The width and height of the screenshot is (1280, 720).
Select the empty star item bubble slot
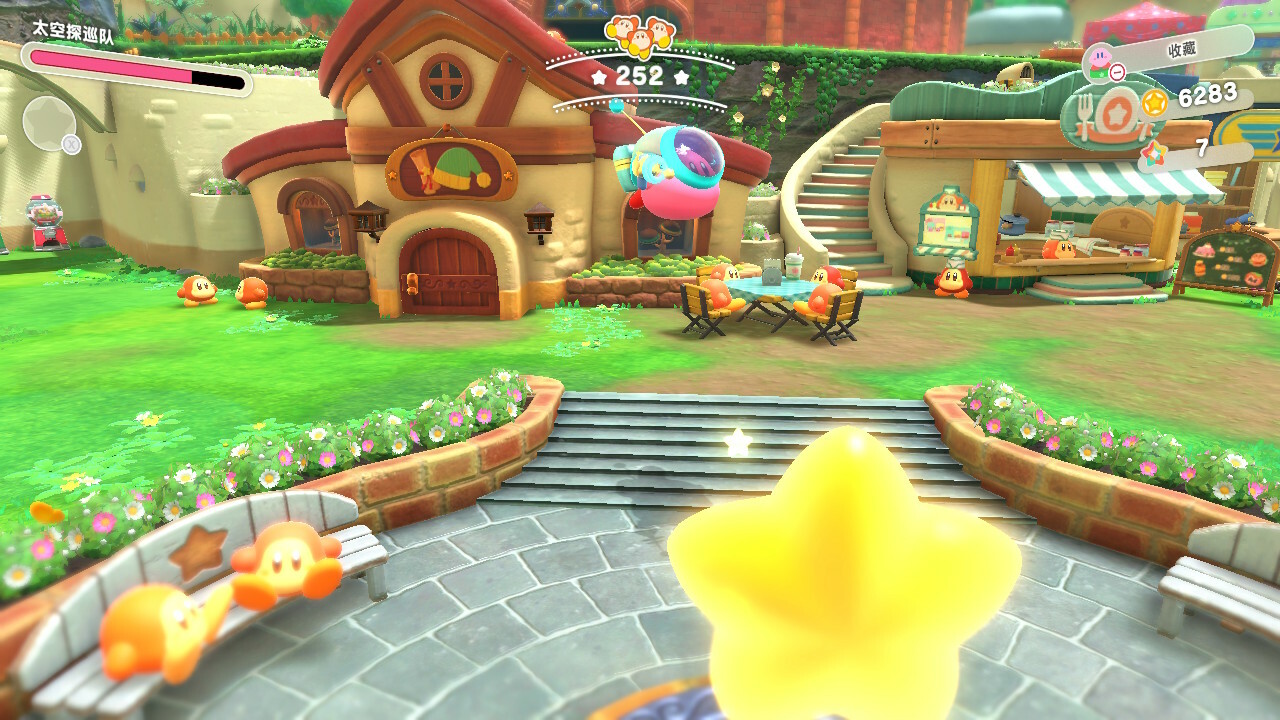(48, 124)
